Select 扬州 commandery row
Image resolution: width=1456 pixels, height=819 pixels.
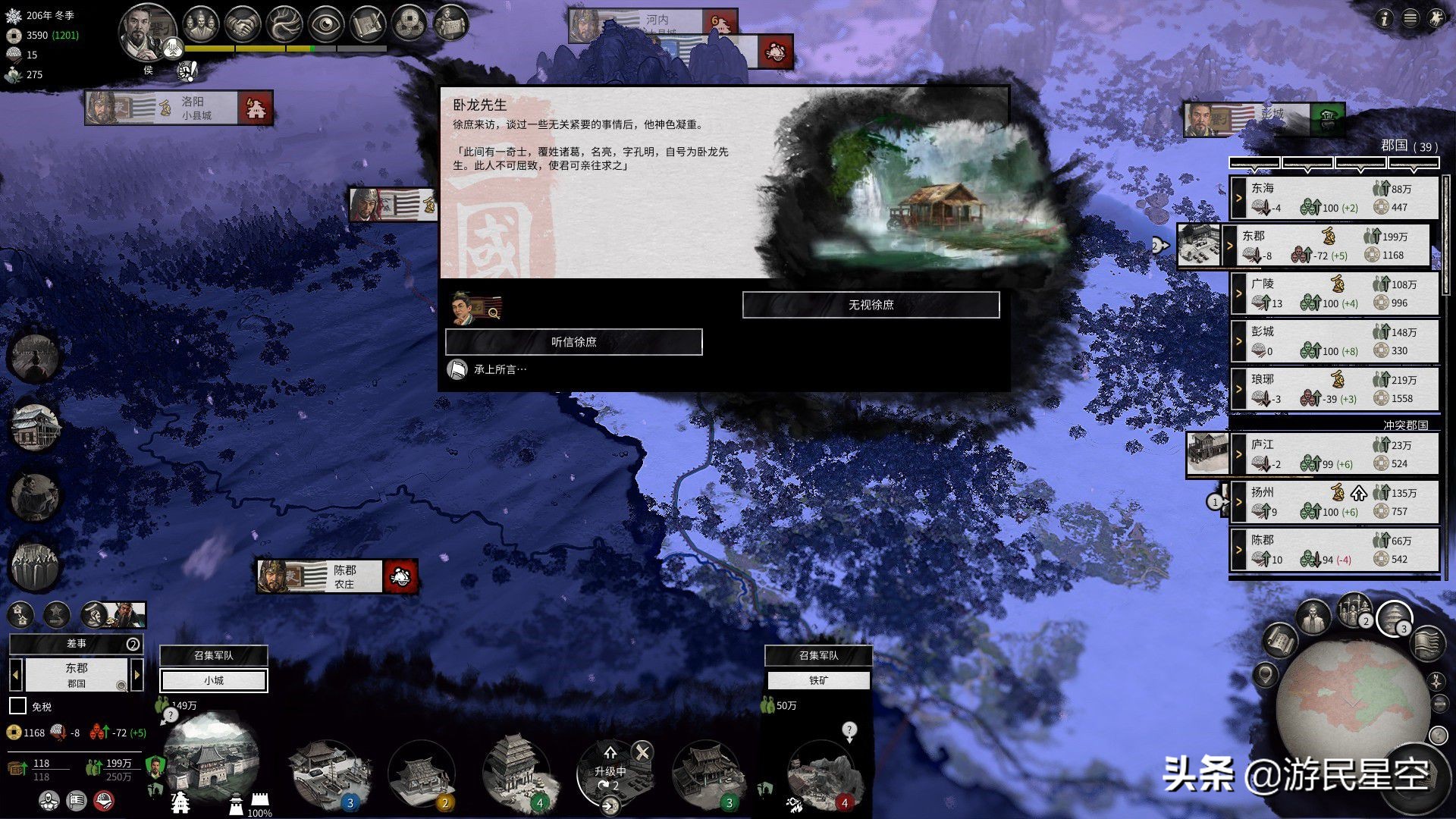click(1335, 502)
